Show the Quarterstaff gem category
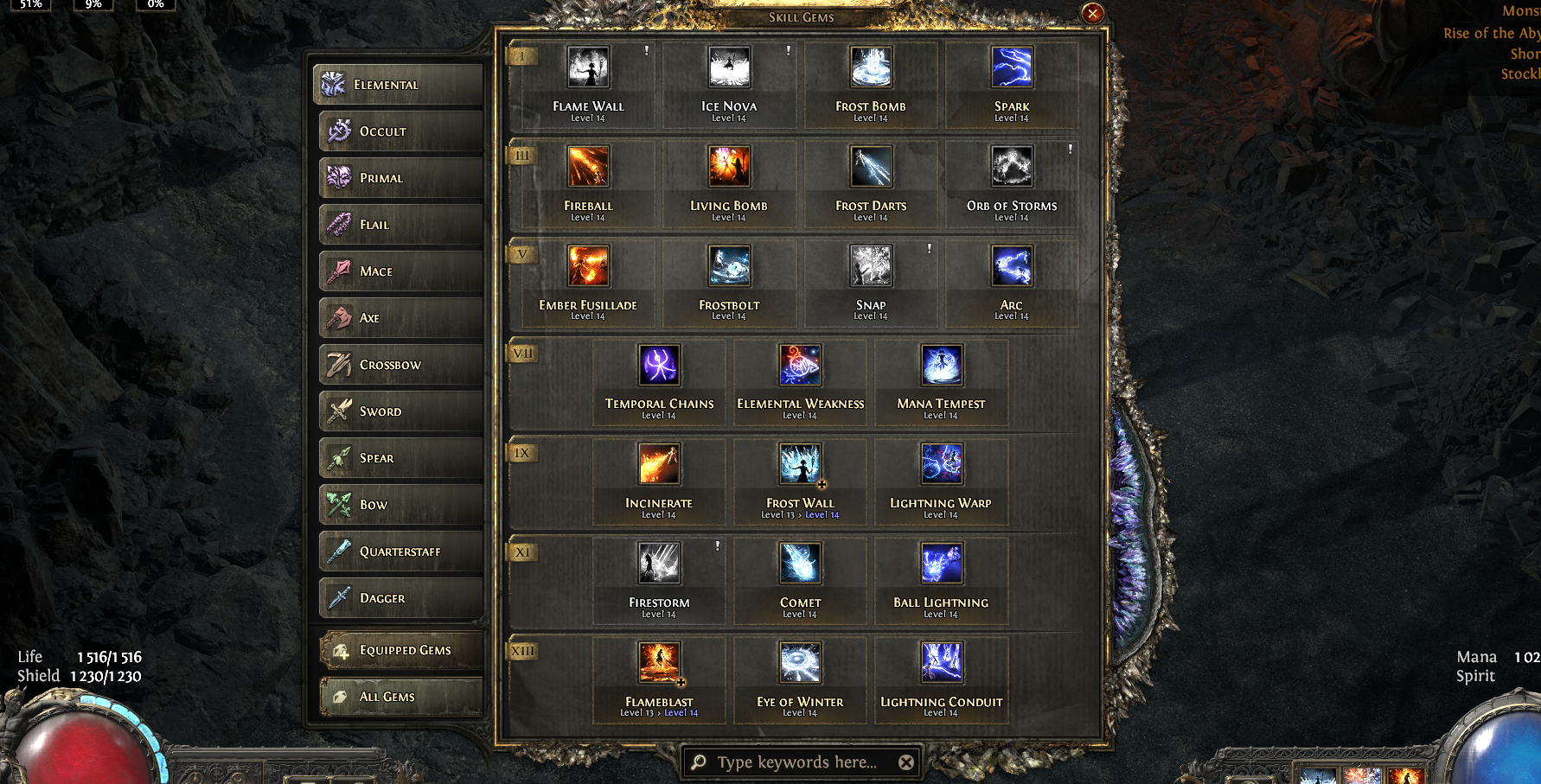Viewport: 1541px width, 784px height. point(400,551)
